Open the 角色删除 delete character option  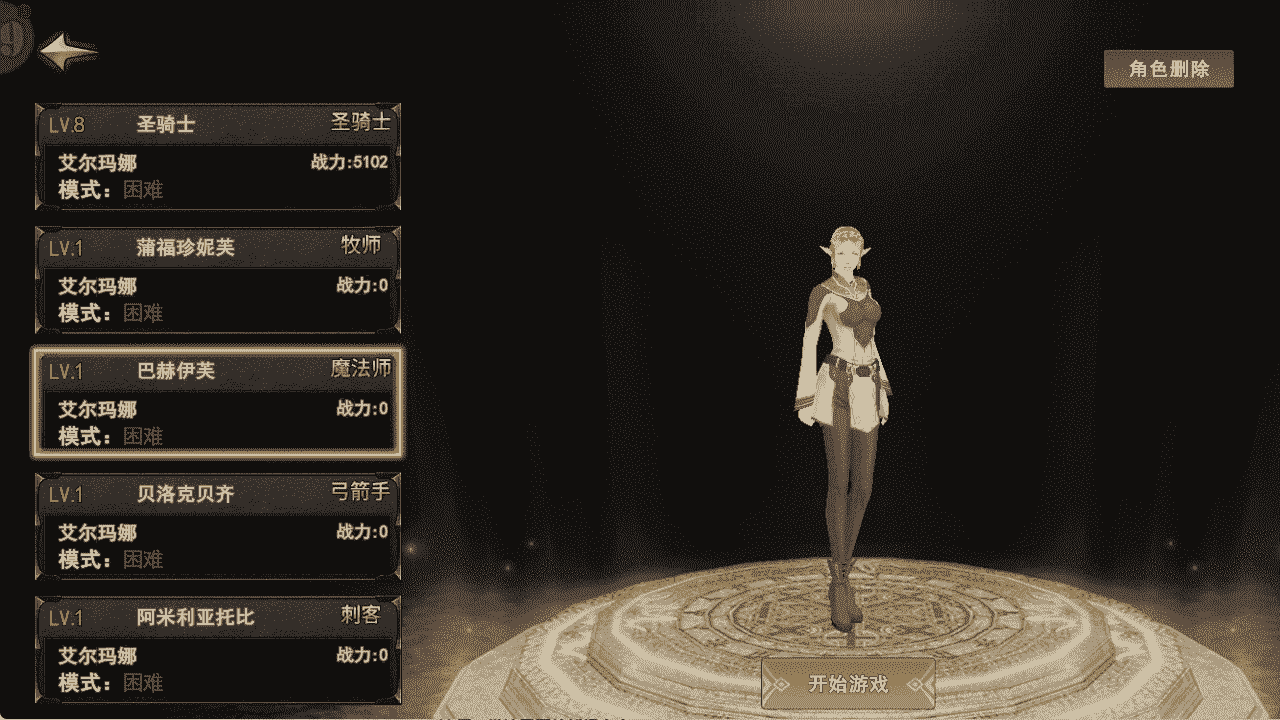click(x=1168, y=69)
